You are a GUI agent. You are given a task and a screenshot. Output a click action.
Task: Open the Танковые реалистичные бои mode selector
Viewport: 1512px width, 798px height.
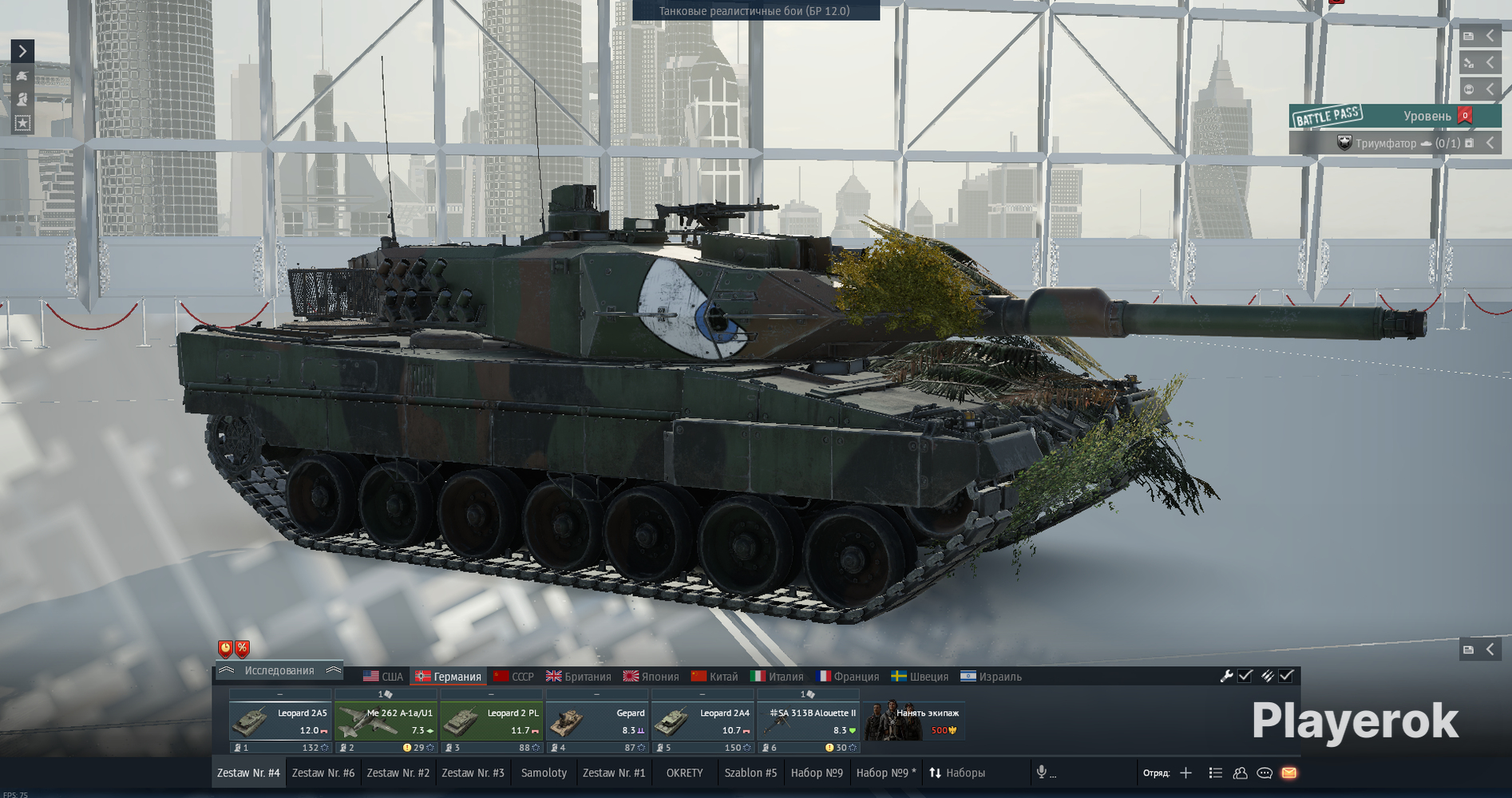[754, 11]
